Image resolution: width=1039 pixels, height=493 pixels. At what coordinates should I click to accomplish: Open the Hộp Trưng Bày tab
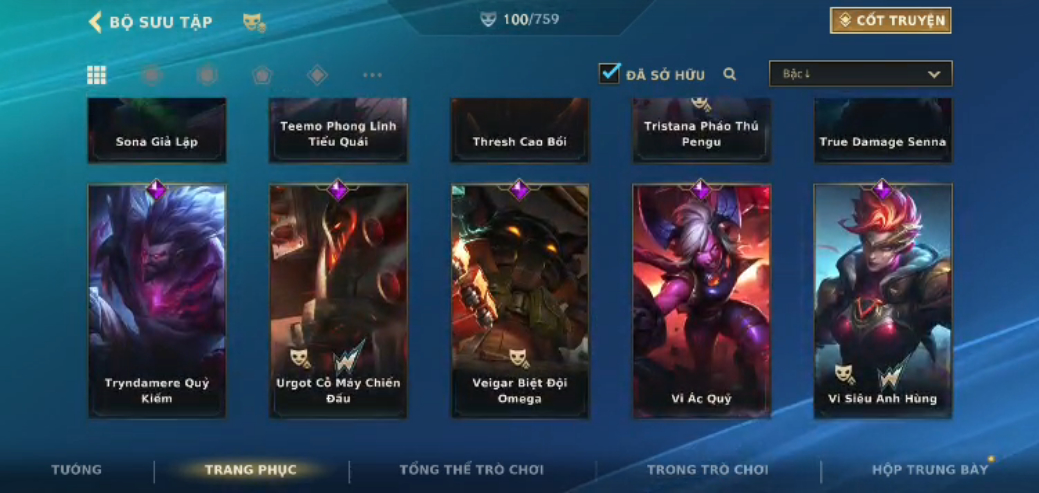[929, 469]
